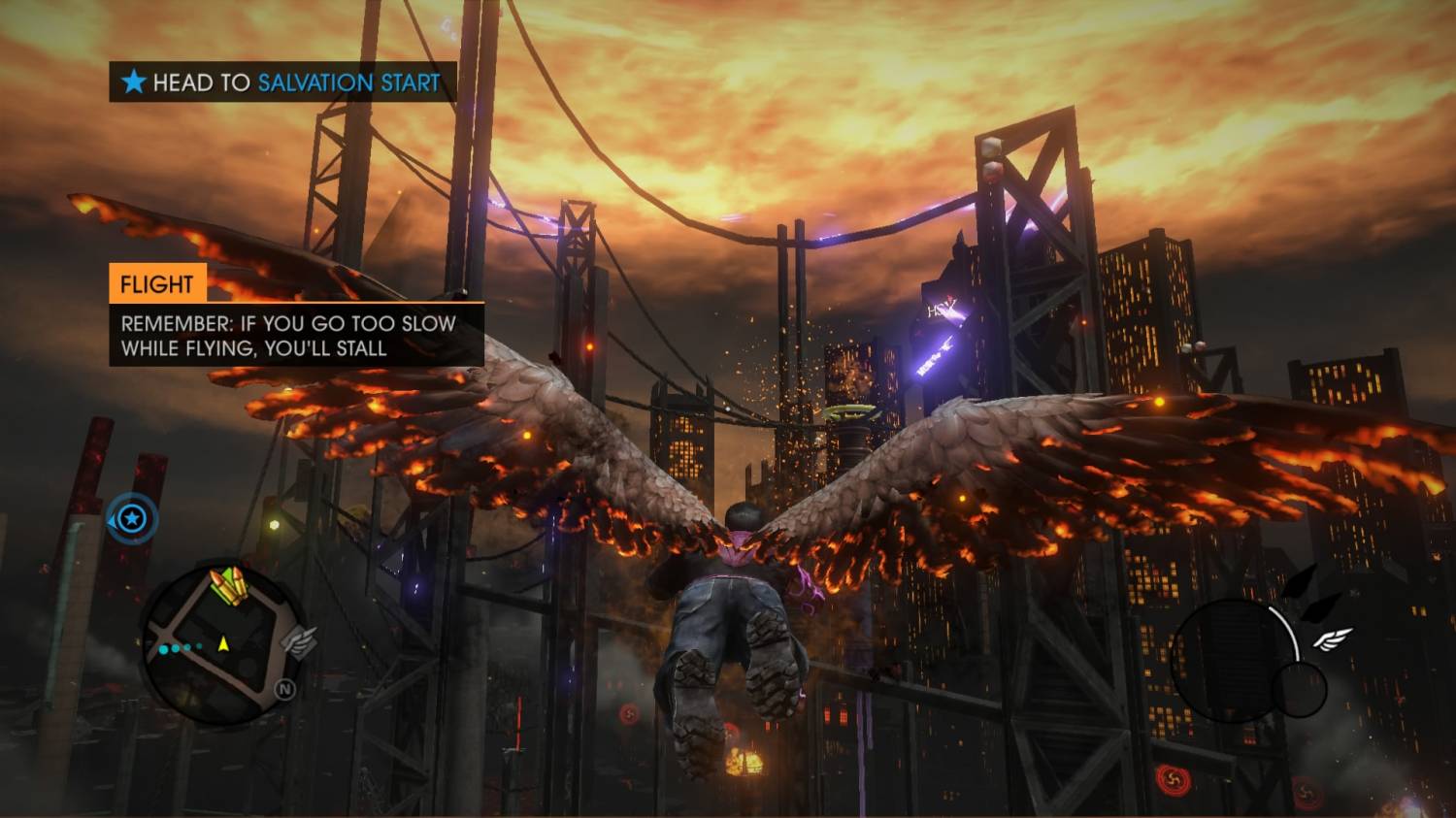Click the wings marker on minimap edge
The image size is (1456, 818).
coord(299,641)
